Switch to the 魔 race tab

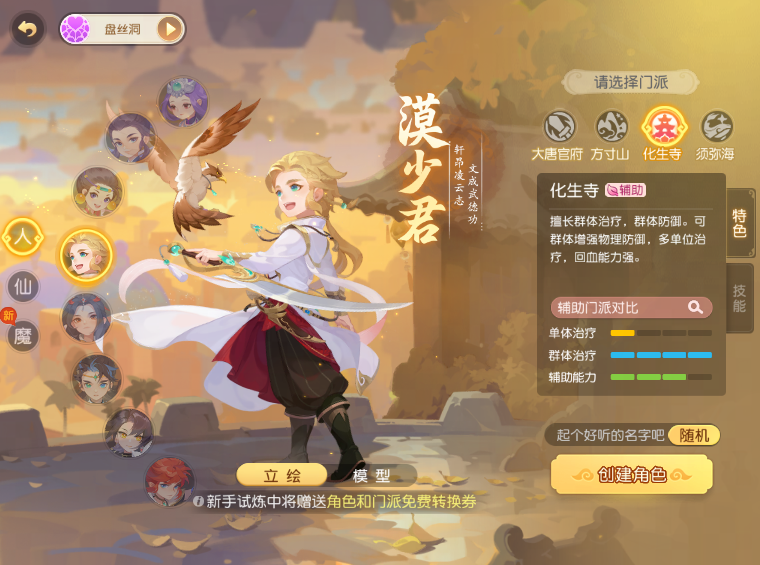(23, 336)
